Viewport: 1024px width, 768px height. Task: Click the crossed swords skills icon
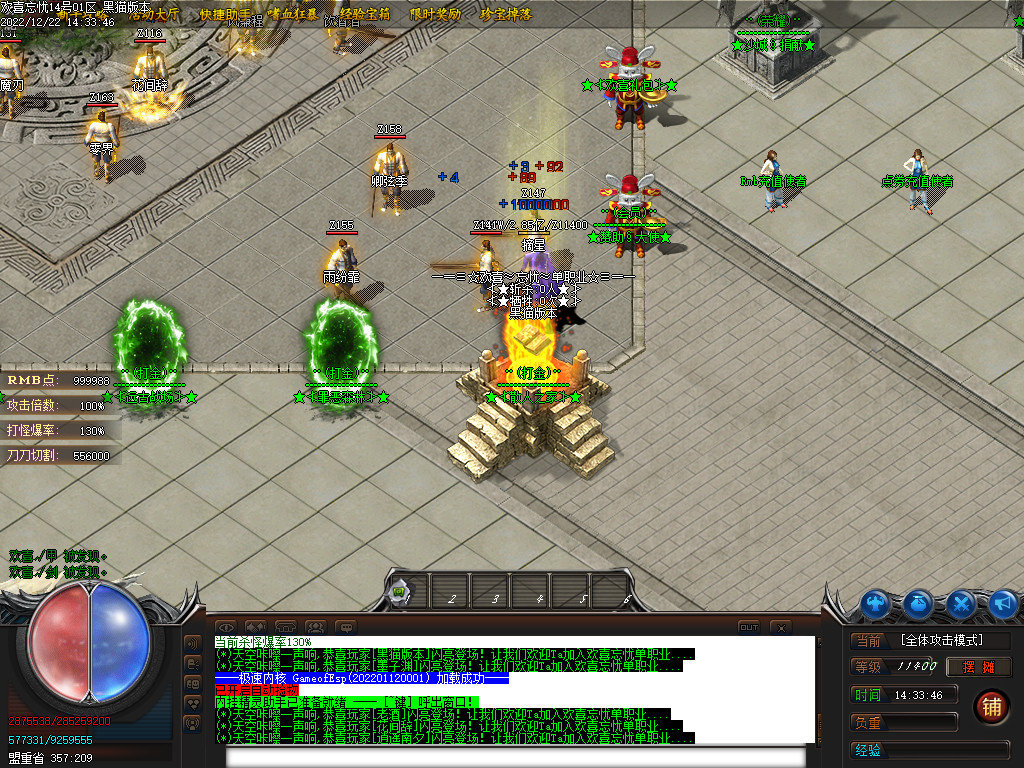pos(961,603)
